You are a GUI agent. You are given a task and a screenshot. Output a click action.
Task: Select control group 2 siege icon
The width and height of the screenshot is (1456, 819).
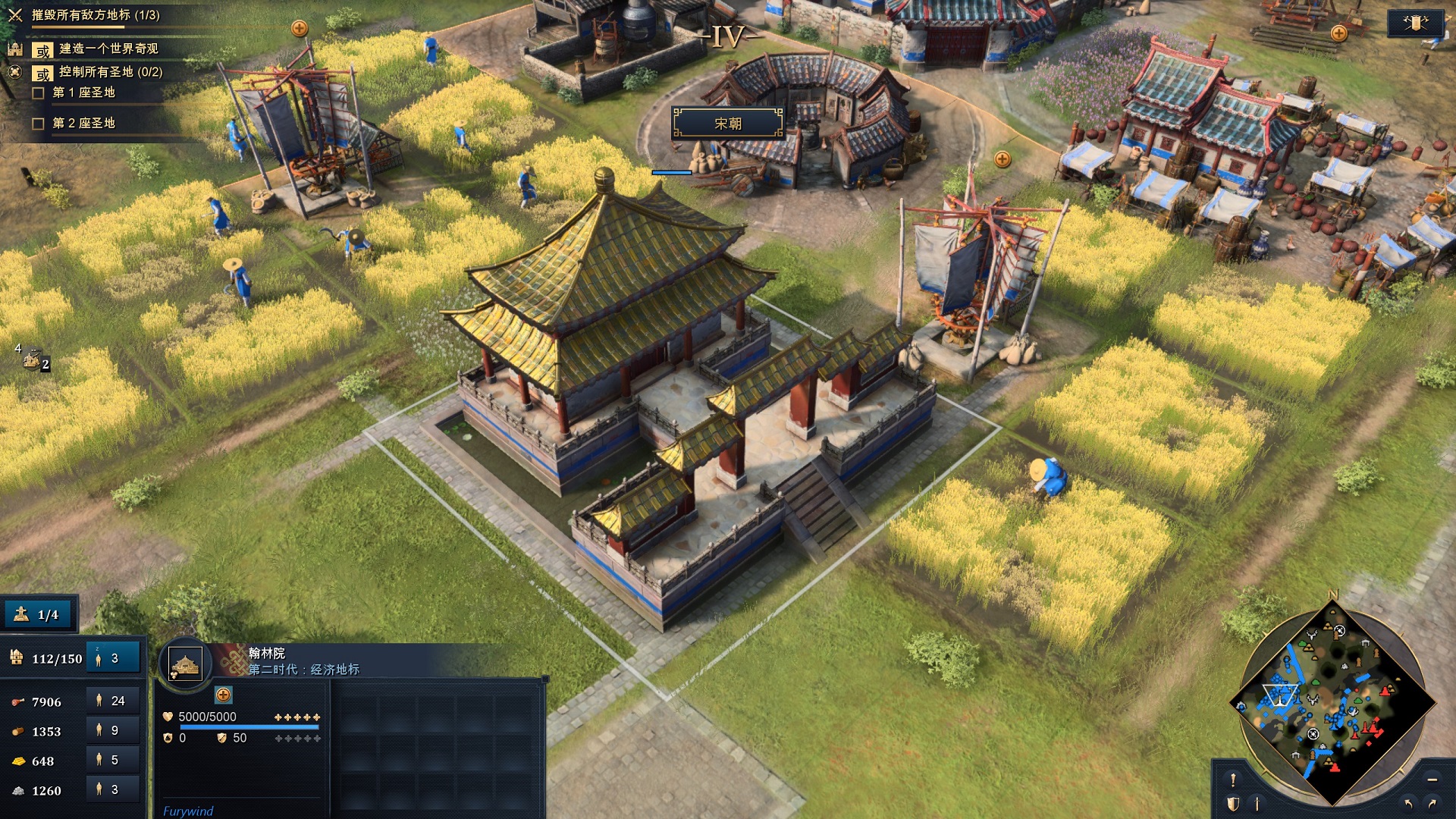[33, 359]
